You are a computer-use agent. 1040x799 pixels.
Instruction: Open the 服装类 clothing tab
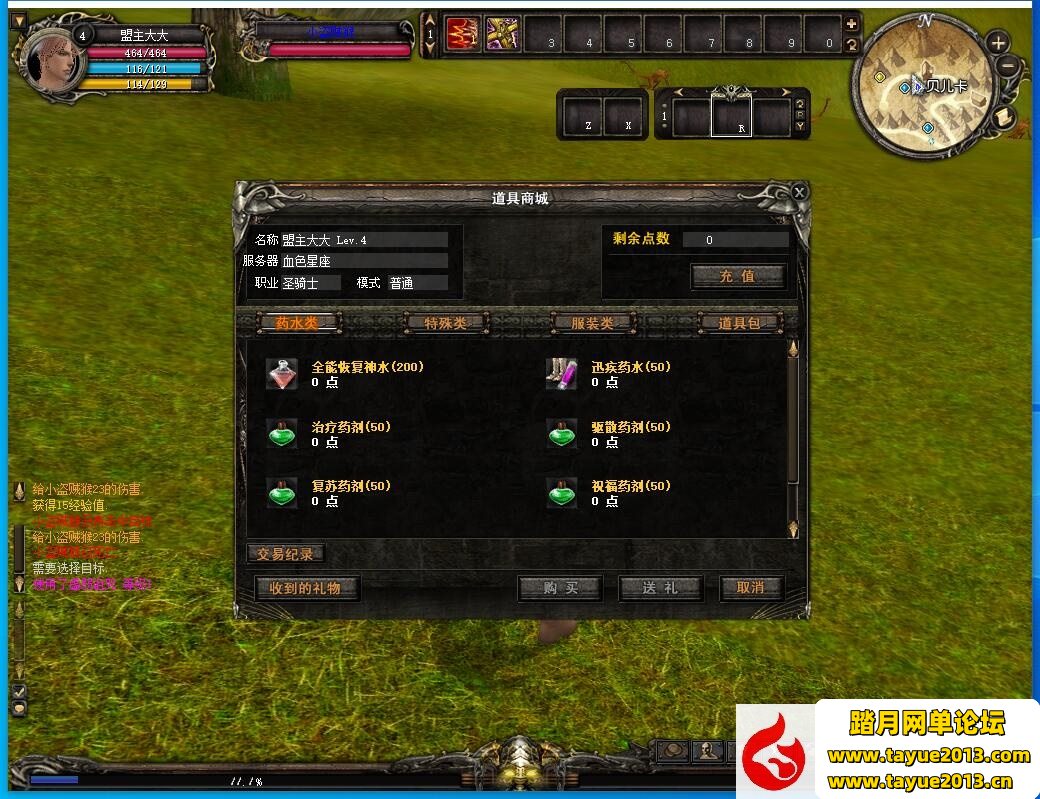click(592, 323)
